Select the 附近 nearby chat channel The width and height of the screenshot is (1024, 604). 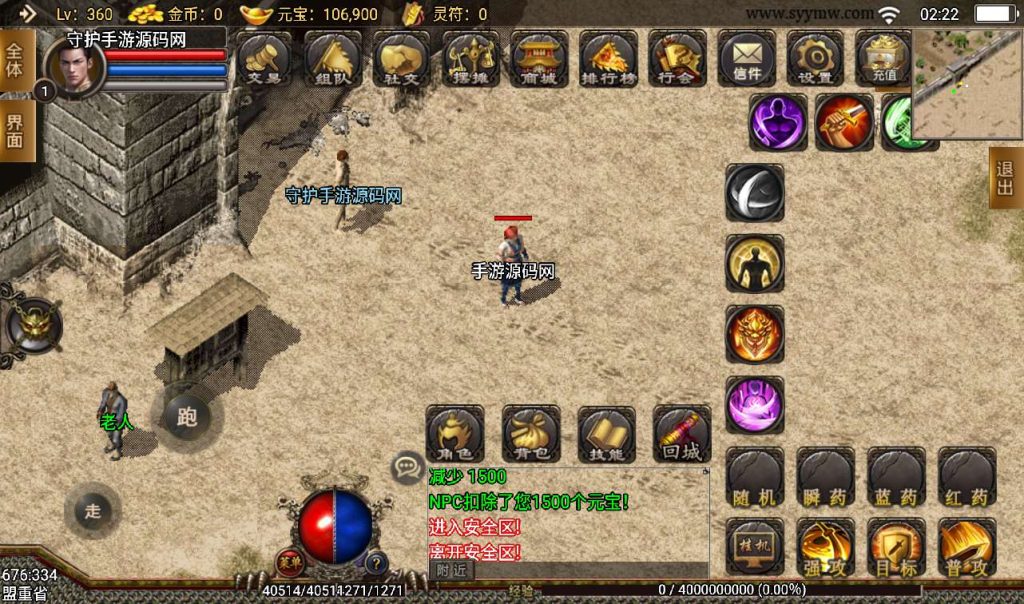click(x=452, y=570)
